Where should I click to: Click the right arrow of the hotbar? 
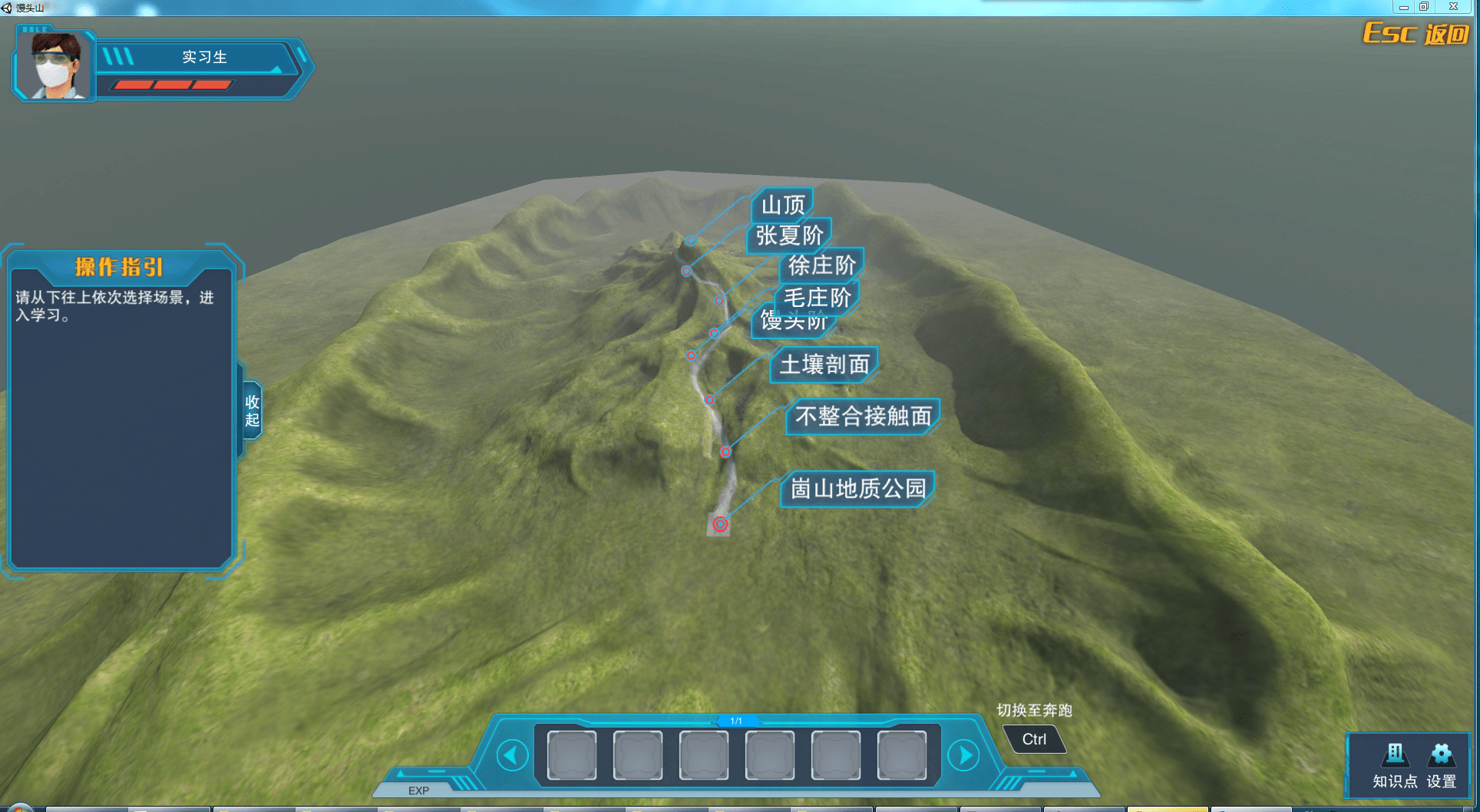(x=964, y=755)
